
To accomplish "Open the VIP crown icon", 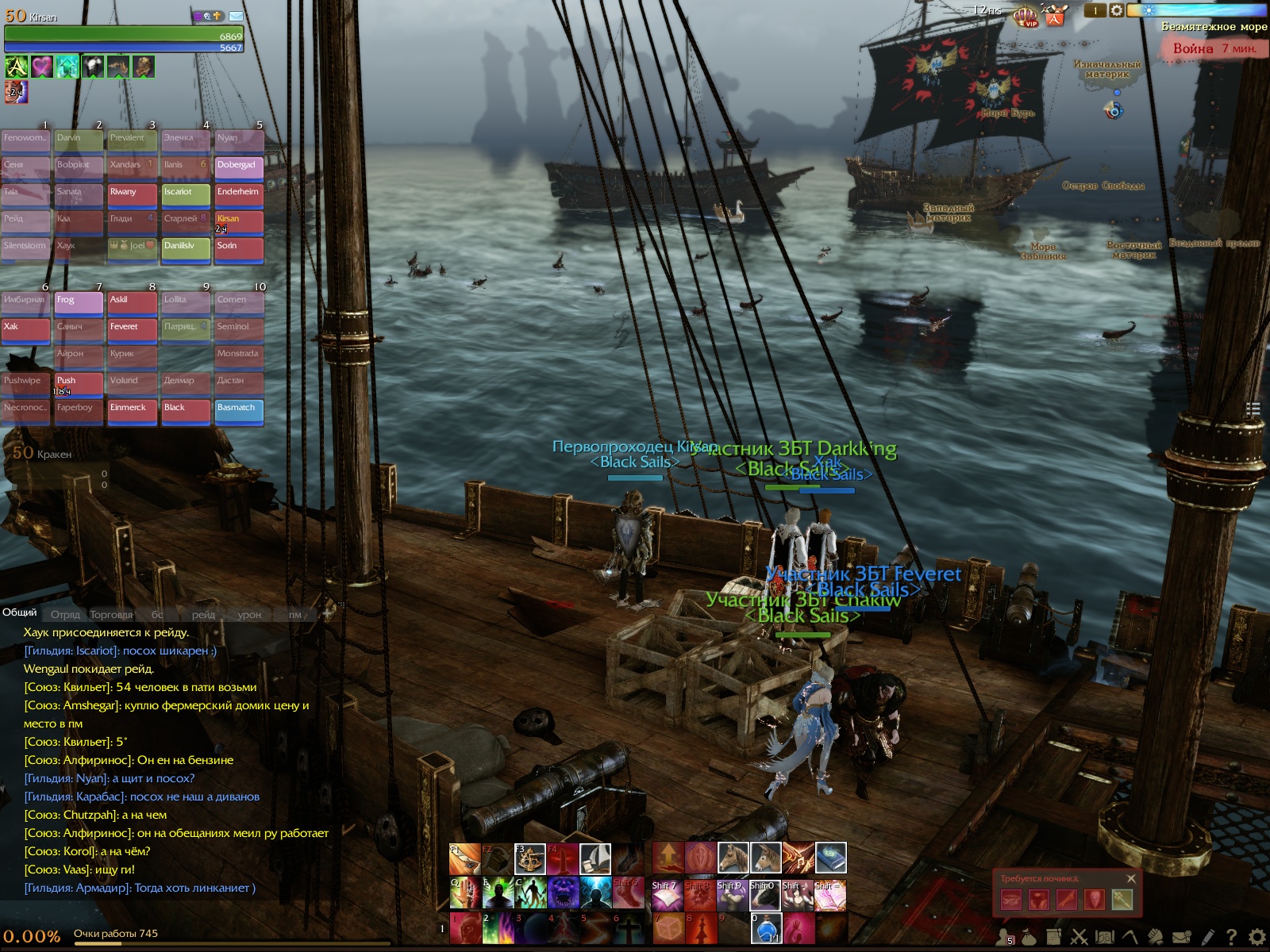I will pos(1026,15).
